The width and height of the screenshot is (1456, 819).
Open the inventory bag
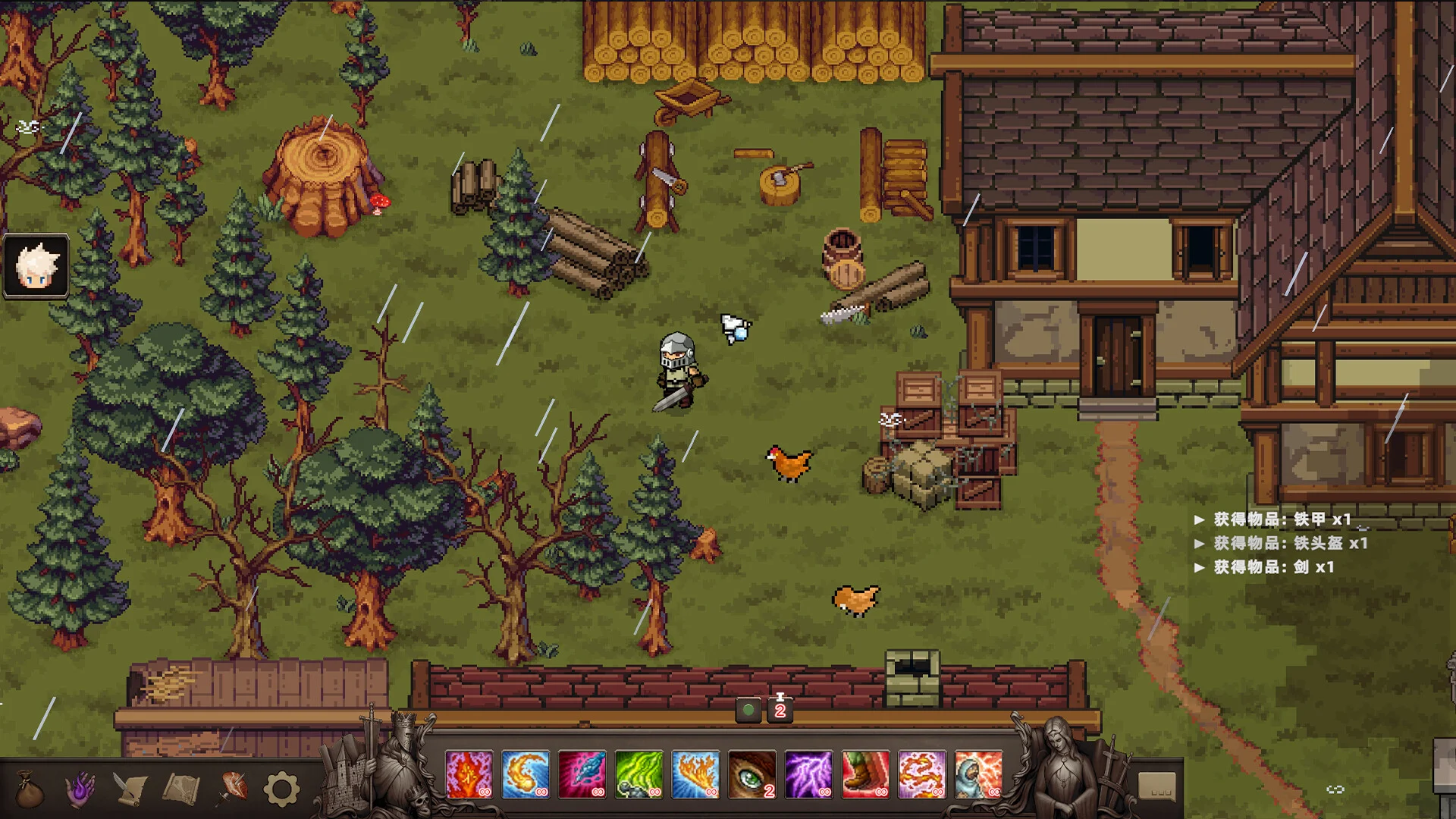point(30,789)
